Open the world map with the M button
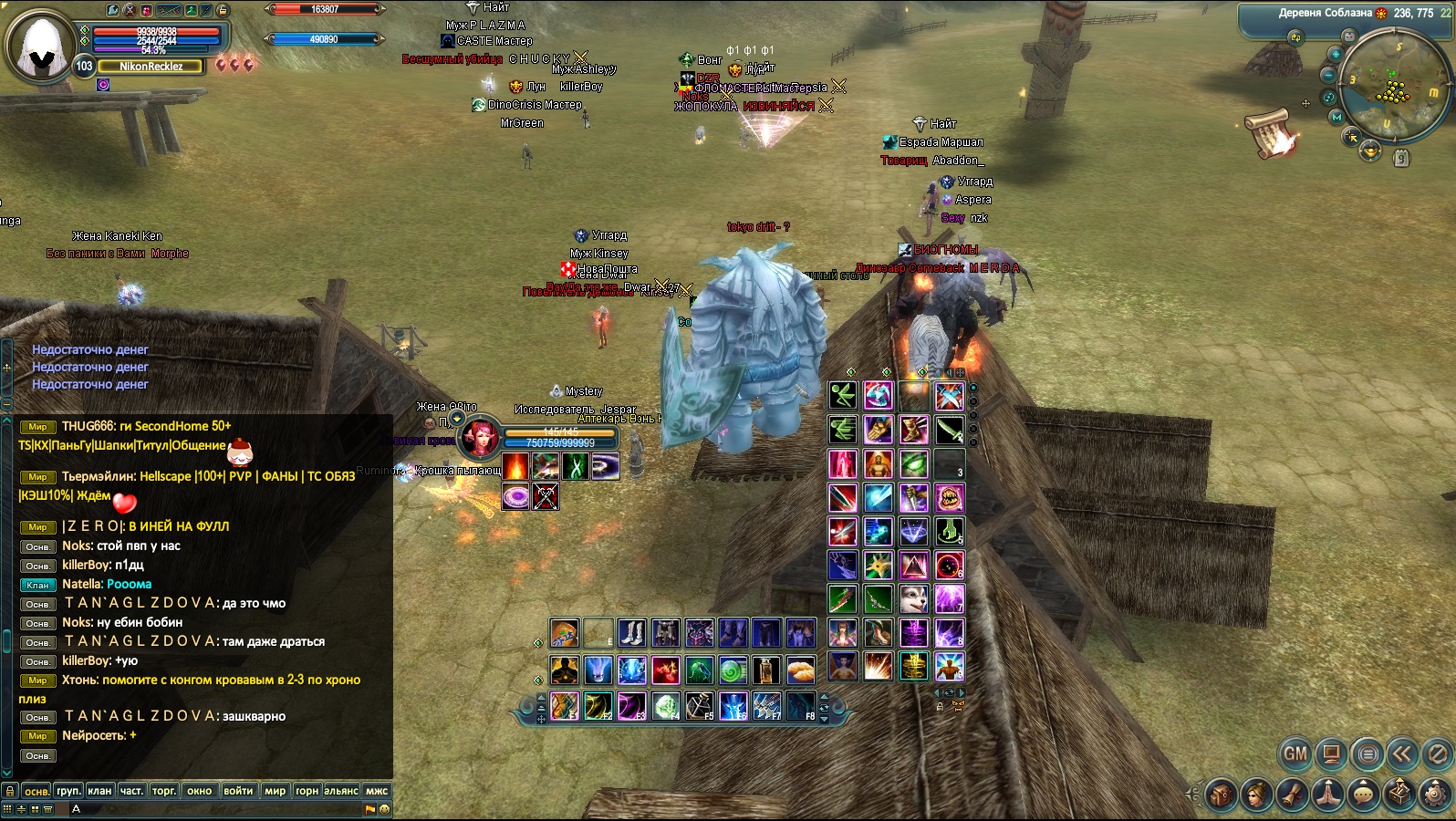 pyautogui.click(x=1336, y=118)
